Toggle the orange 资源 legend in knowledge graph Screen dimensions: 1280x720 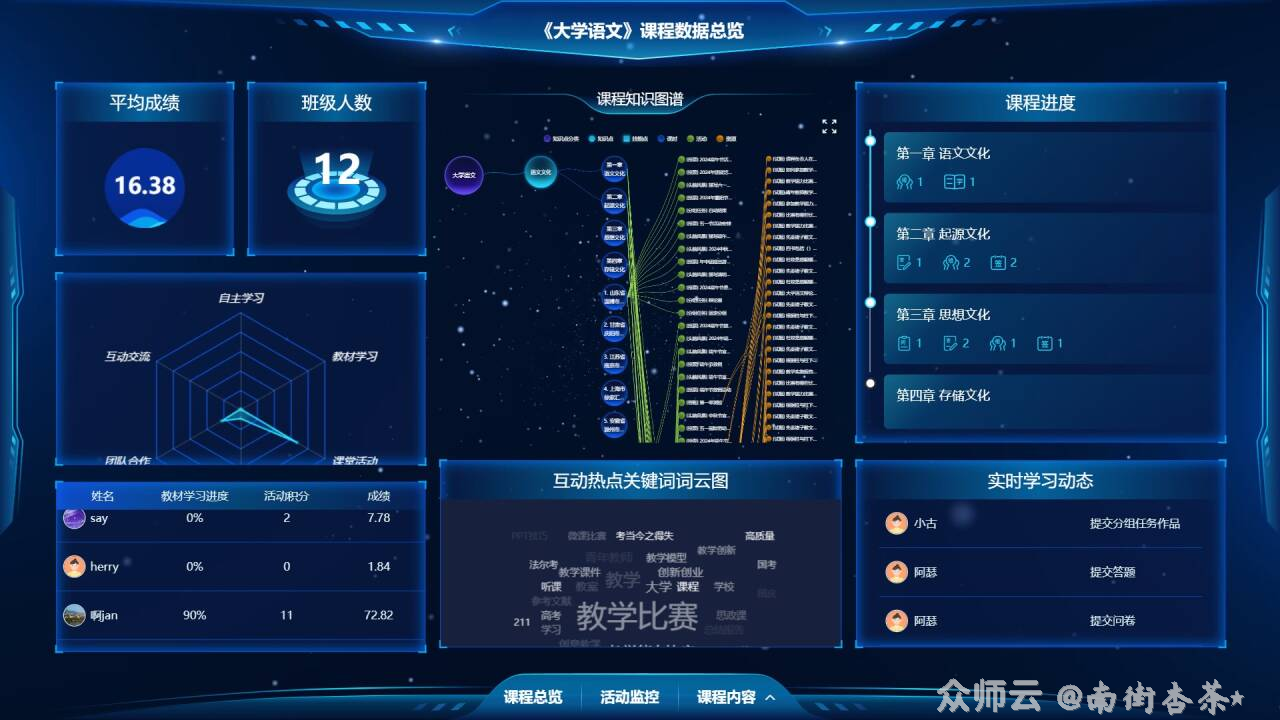721,137
